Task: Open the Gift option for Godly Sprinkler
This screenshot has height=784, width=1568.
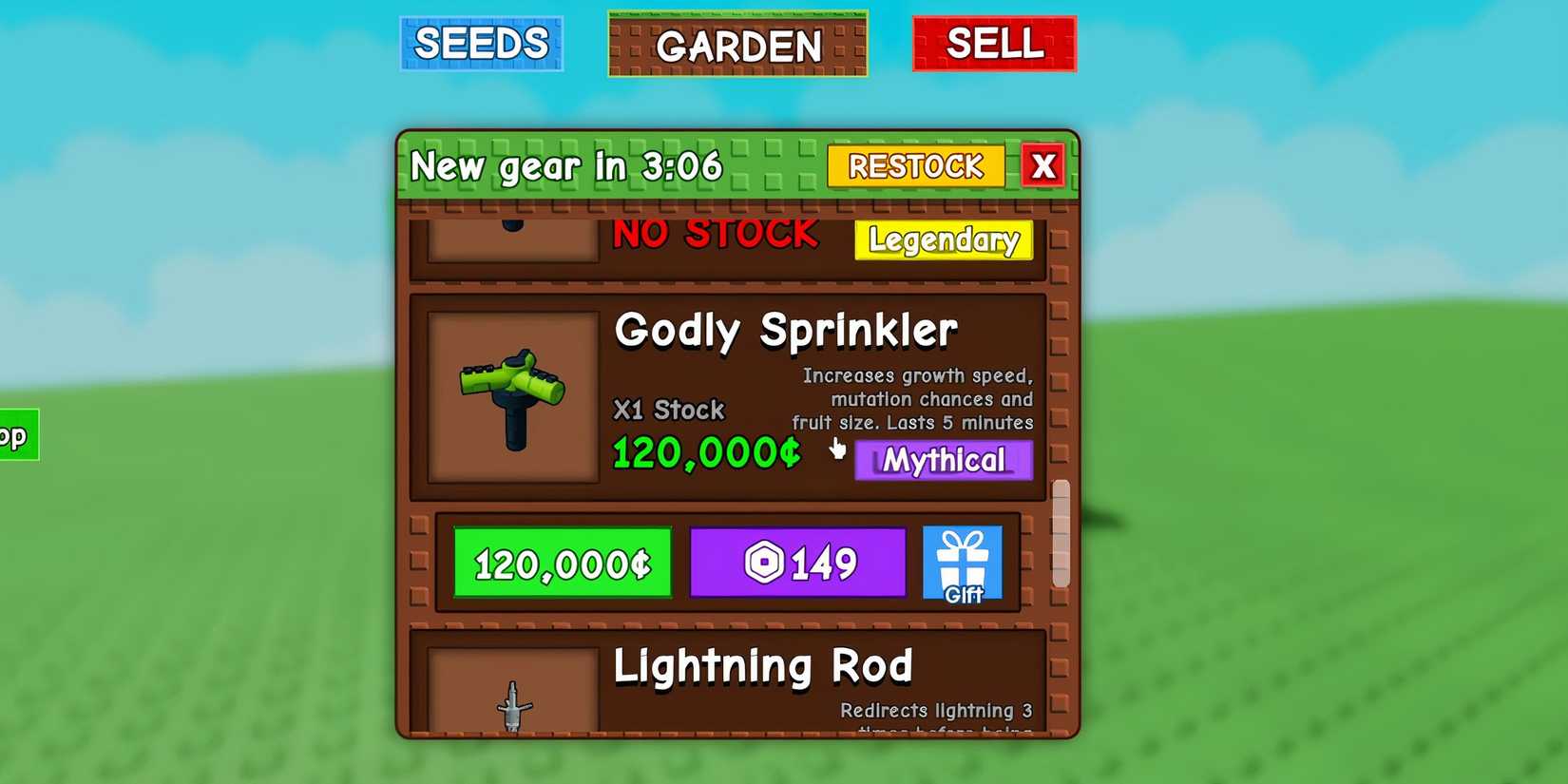Action: coord(962,563)
